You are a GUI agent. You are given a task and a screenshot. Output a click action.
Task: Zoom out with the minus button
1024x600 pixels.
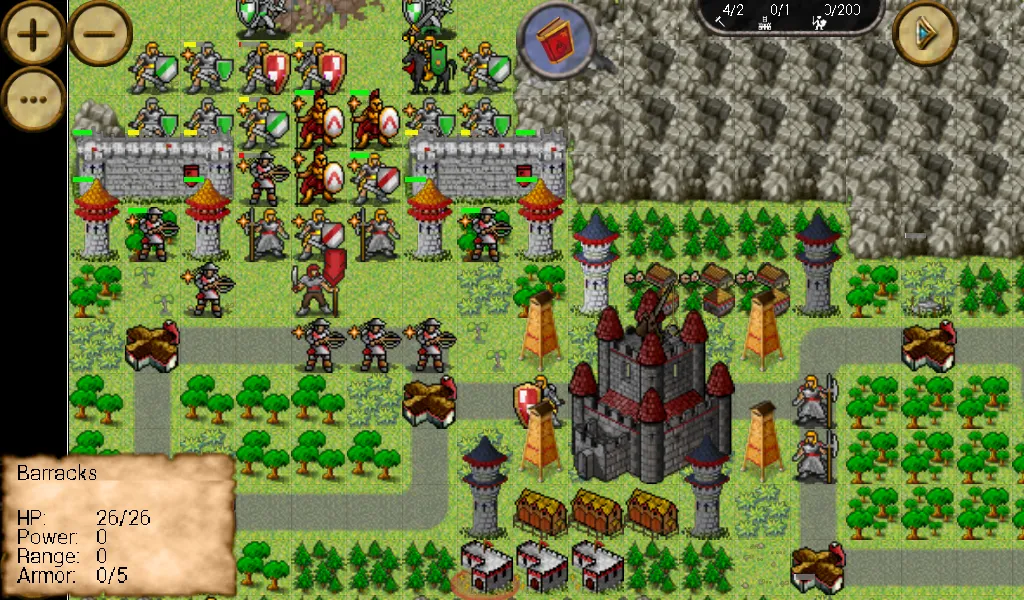coord(100,33)
